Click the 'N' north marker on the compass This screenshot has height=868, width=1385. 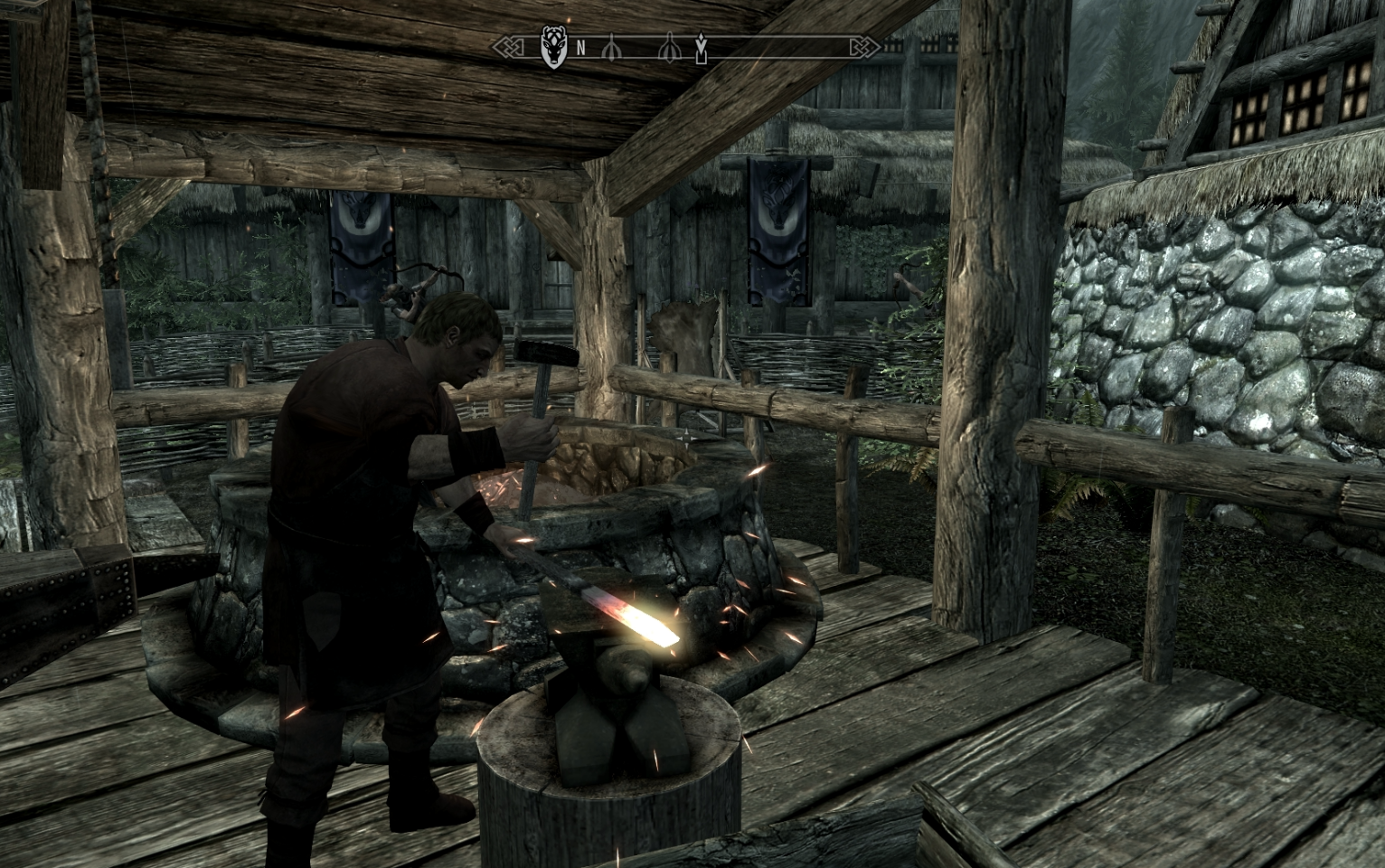tap(582, 47)
